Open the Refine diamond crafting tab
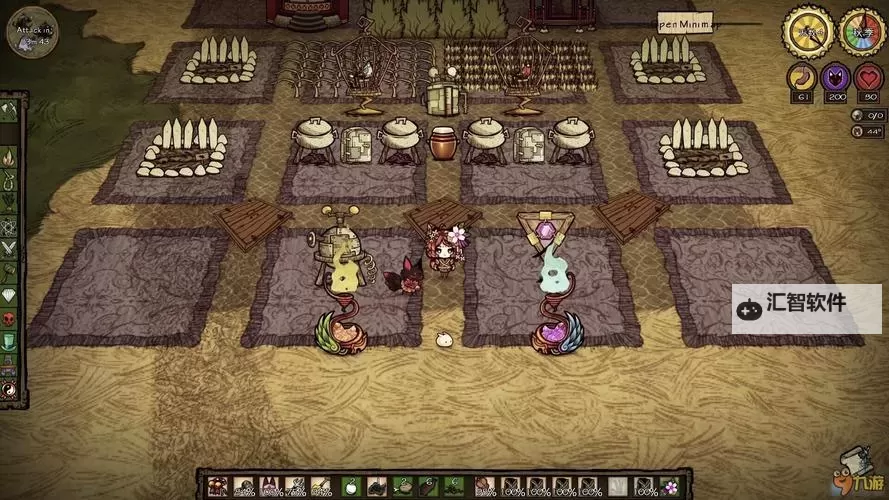The image size is (889, 500). 9,295
